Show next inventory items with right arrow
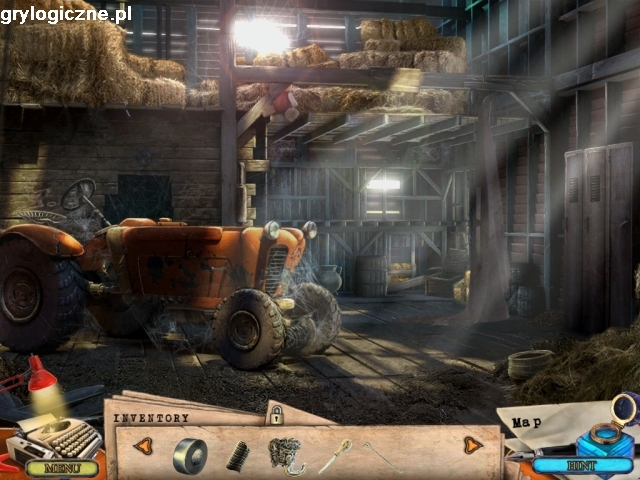 pyautogui.click(x=473, y=444)
